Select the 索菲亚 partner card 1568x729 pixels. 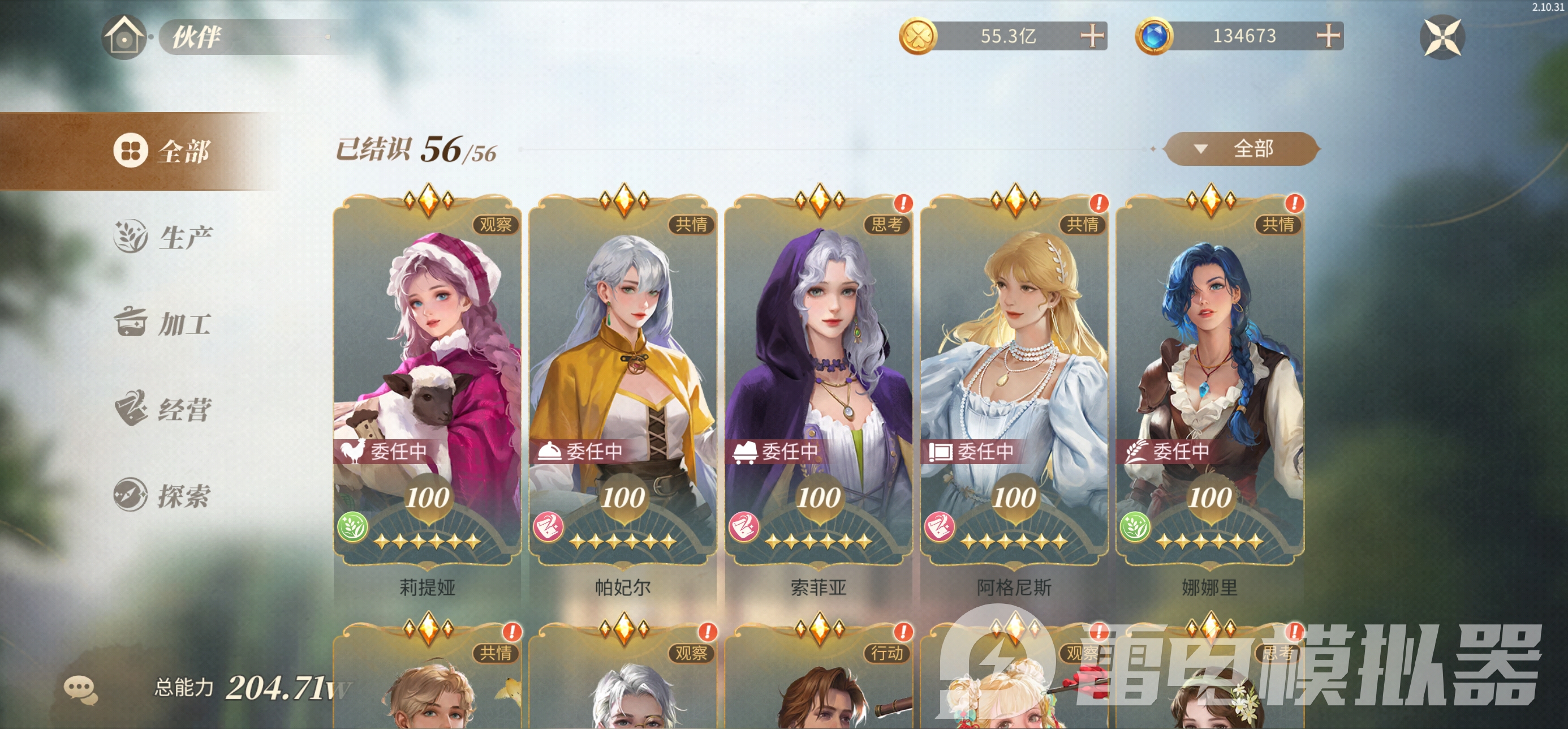(x=819, y=378)
